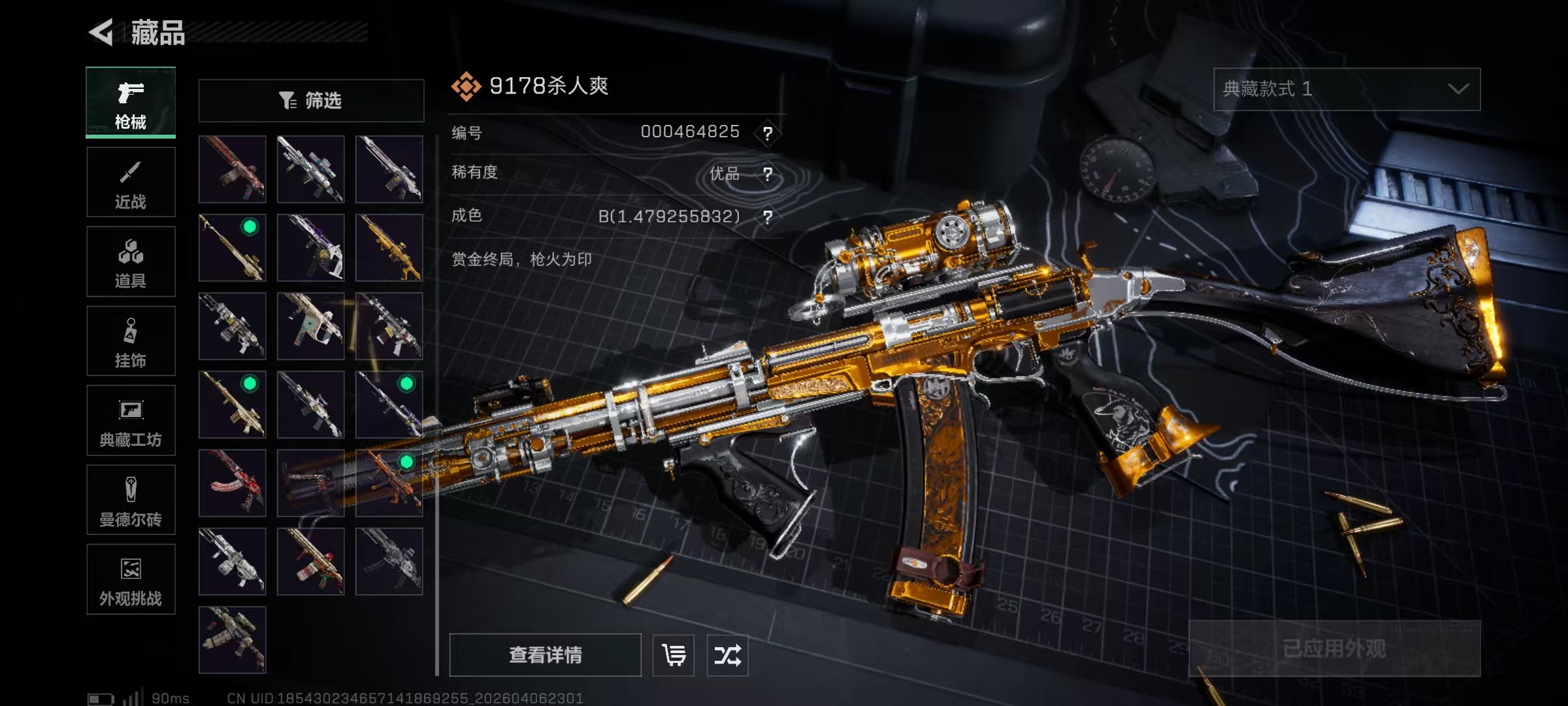Click the 查看详情 view details button
The image size is (1568, 706).
coord(545,654)
